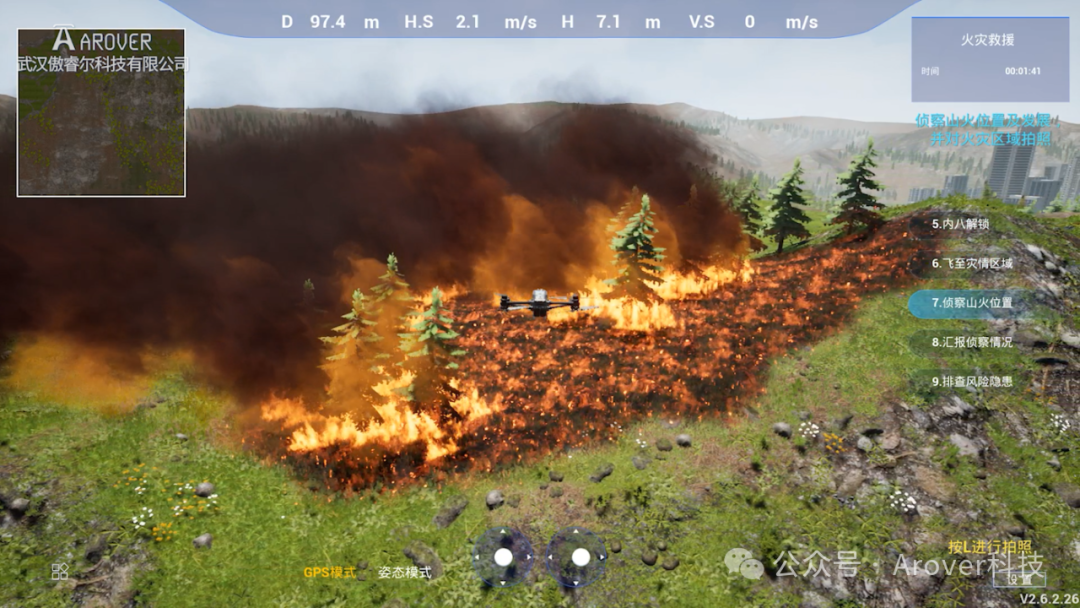
Task: Open the minimap in the corner
Action: [101, 112]
